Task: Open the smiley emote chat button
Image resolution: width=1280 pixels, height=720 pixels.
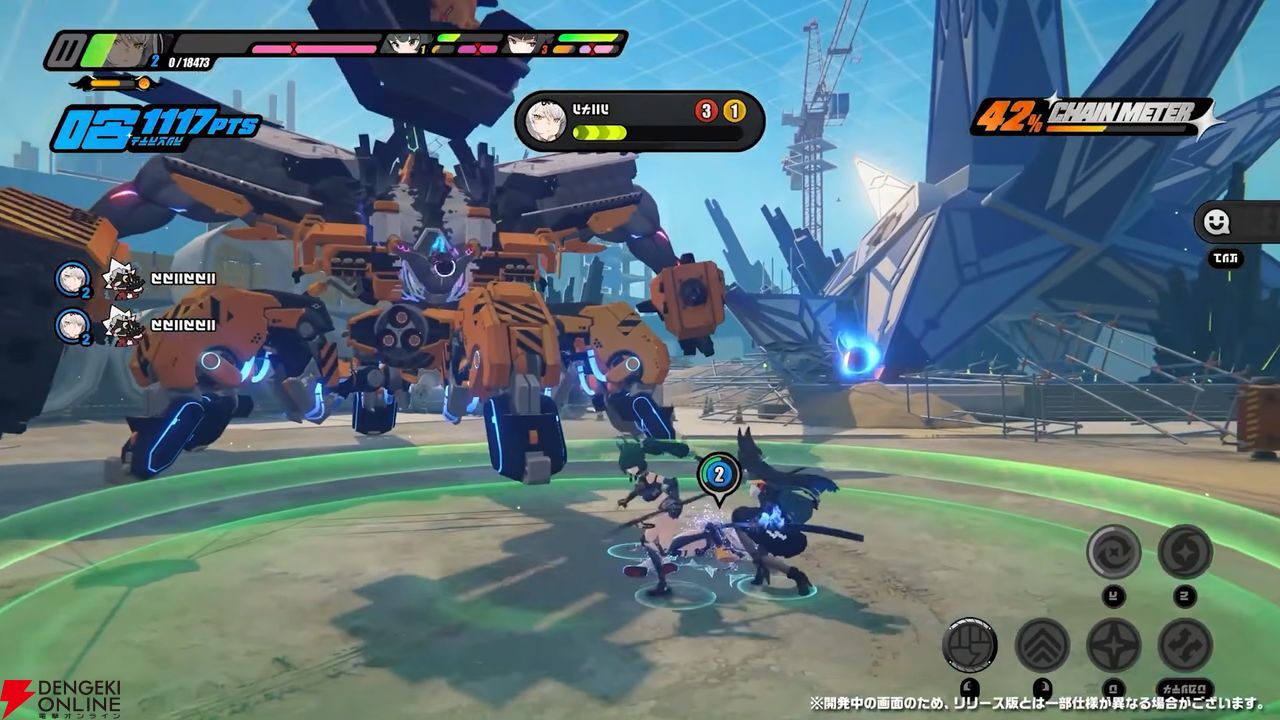Action: (x=1218, y=224)
